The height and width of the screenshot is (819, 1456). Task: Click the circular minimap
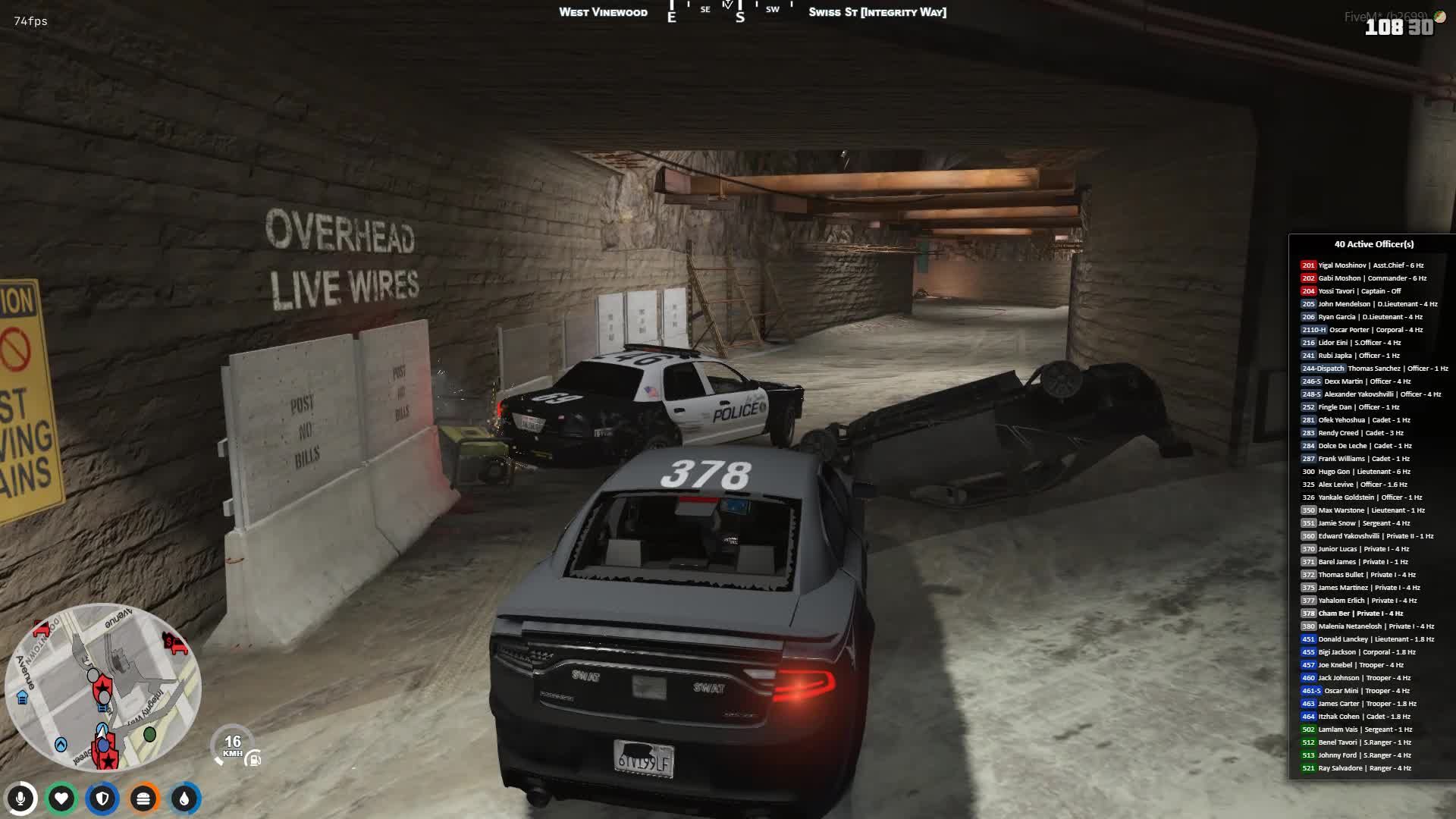(102, 686)
